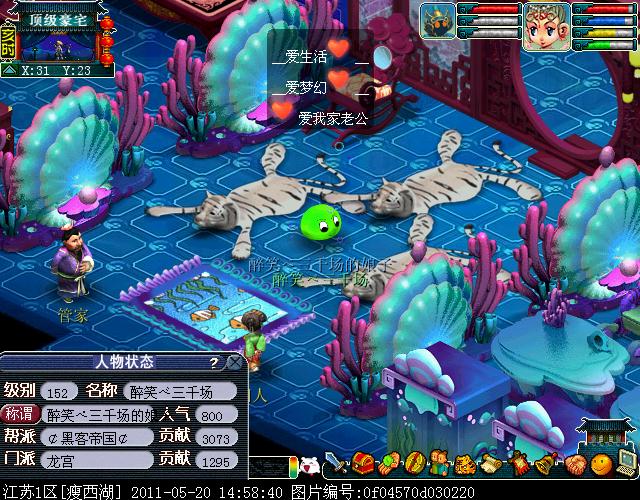Open help for the character status panel
This screenshot has width=640, height=500.
[214, 362]
